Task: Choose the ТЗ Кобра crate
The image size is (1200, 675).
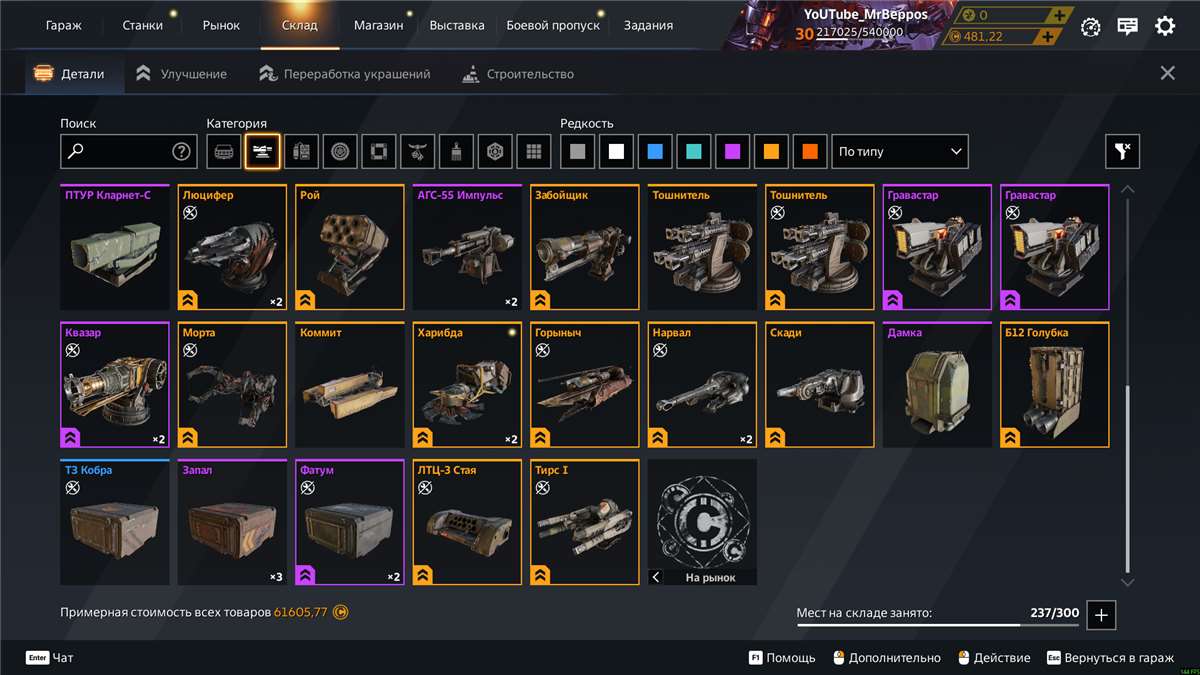Action: coord(114,523)
